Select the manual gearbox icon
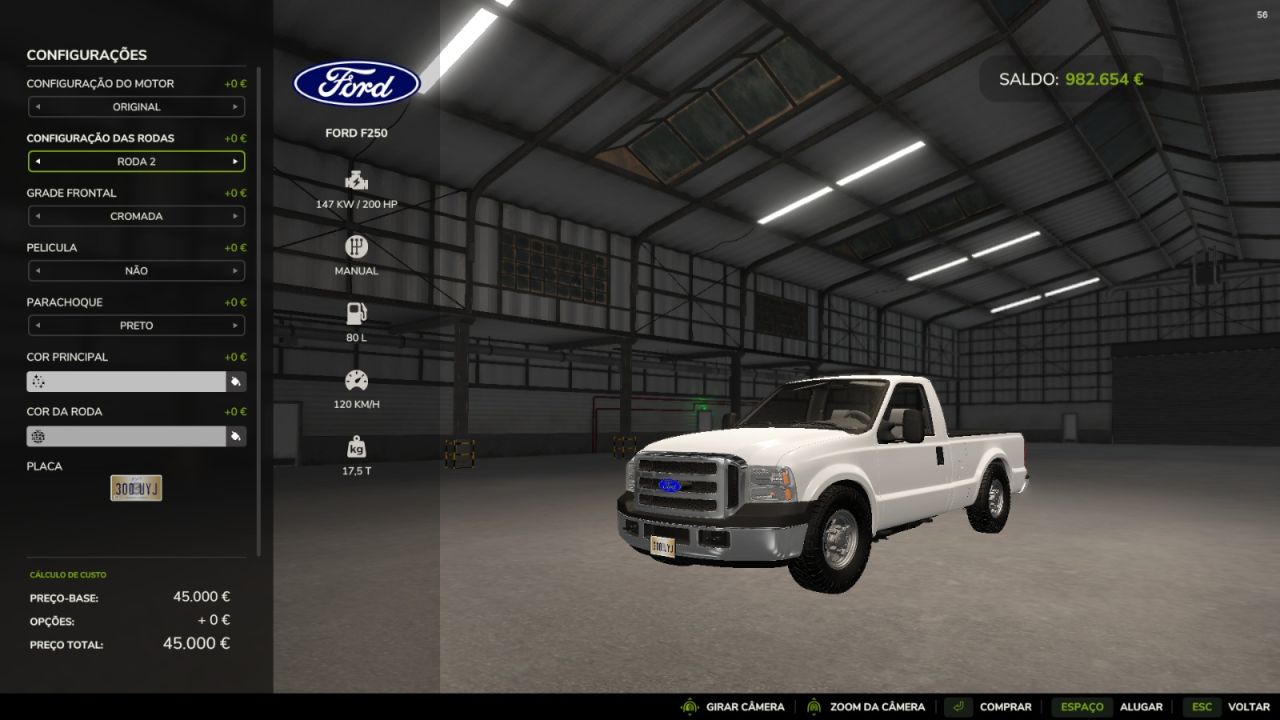 356,246
